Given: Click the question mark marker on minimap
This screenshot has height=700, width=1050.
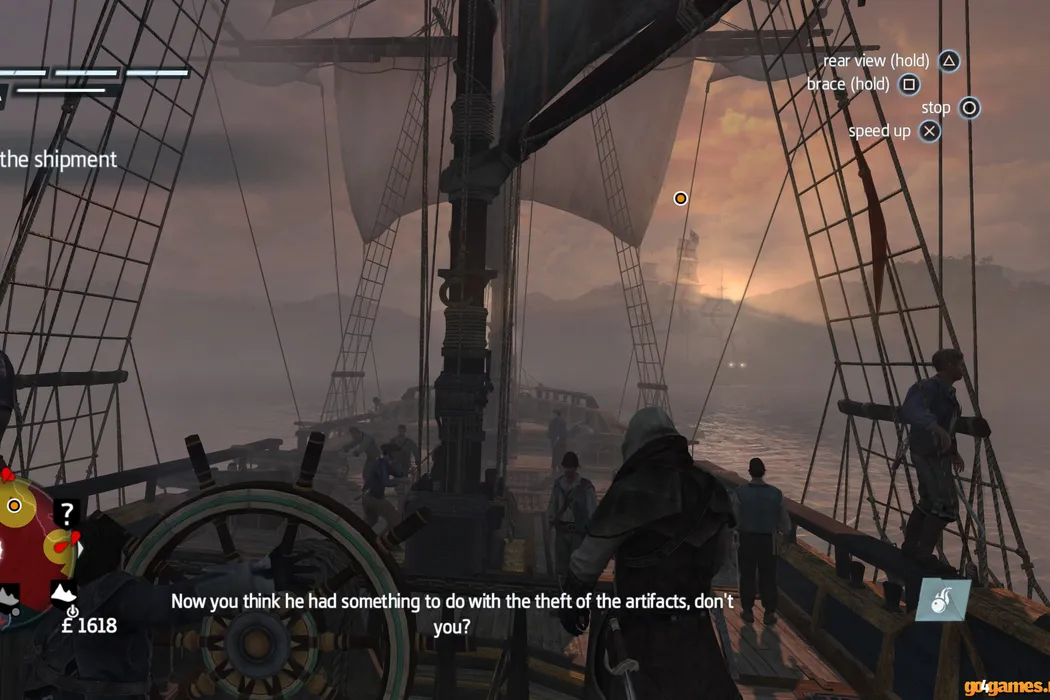Looking at the screenshot, I should click(x=66, y=514).
